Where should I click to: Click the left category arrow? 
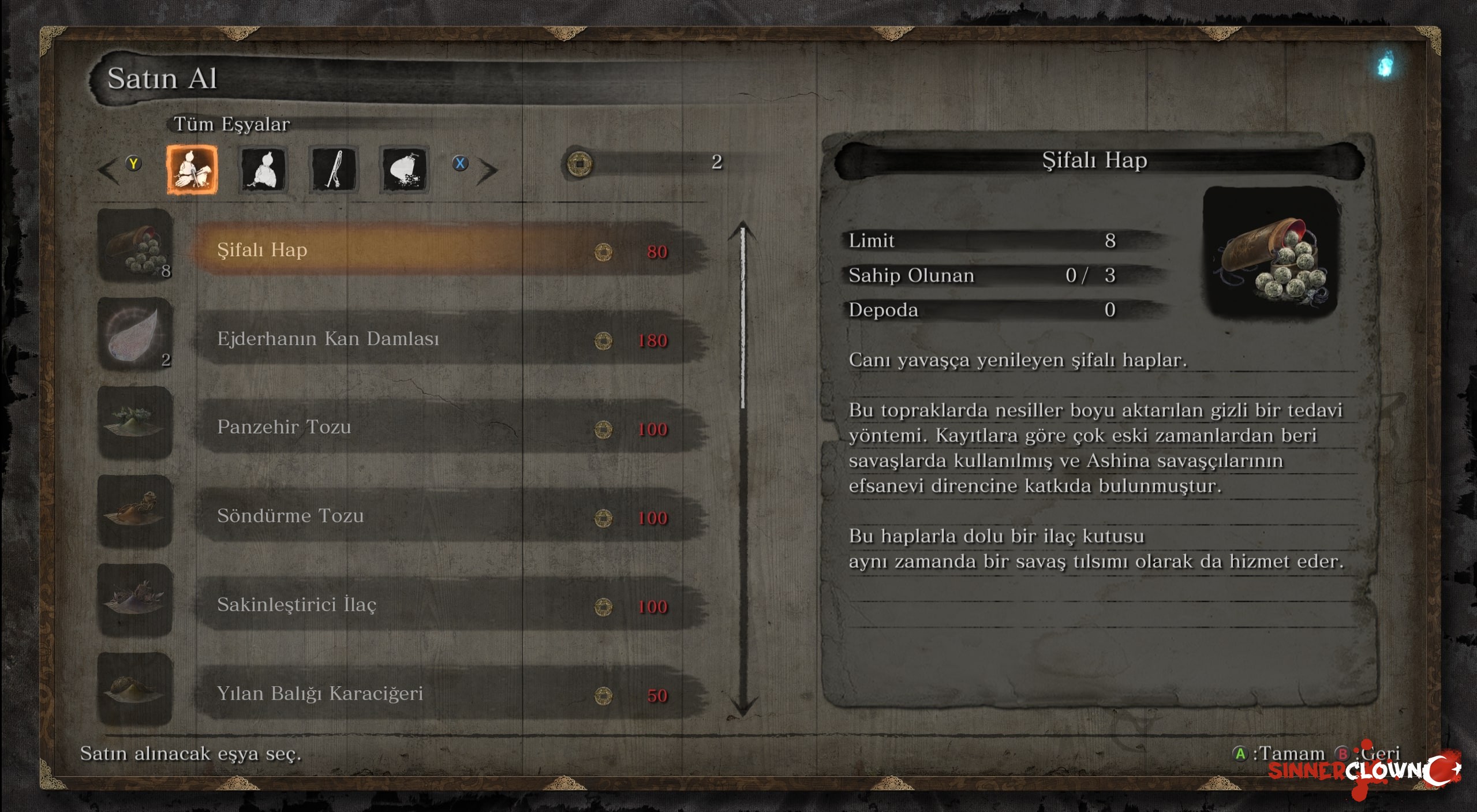pos(109,171)
